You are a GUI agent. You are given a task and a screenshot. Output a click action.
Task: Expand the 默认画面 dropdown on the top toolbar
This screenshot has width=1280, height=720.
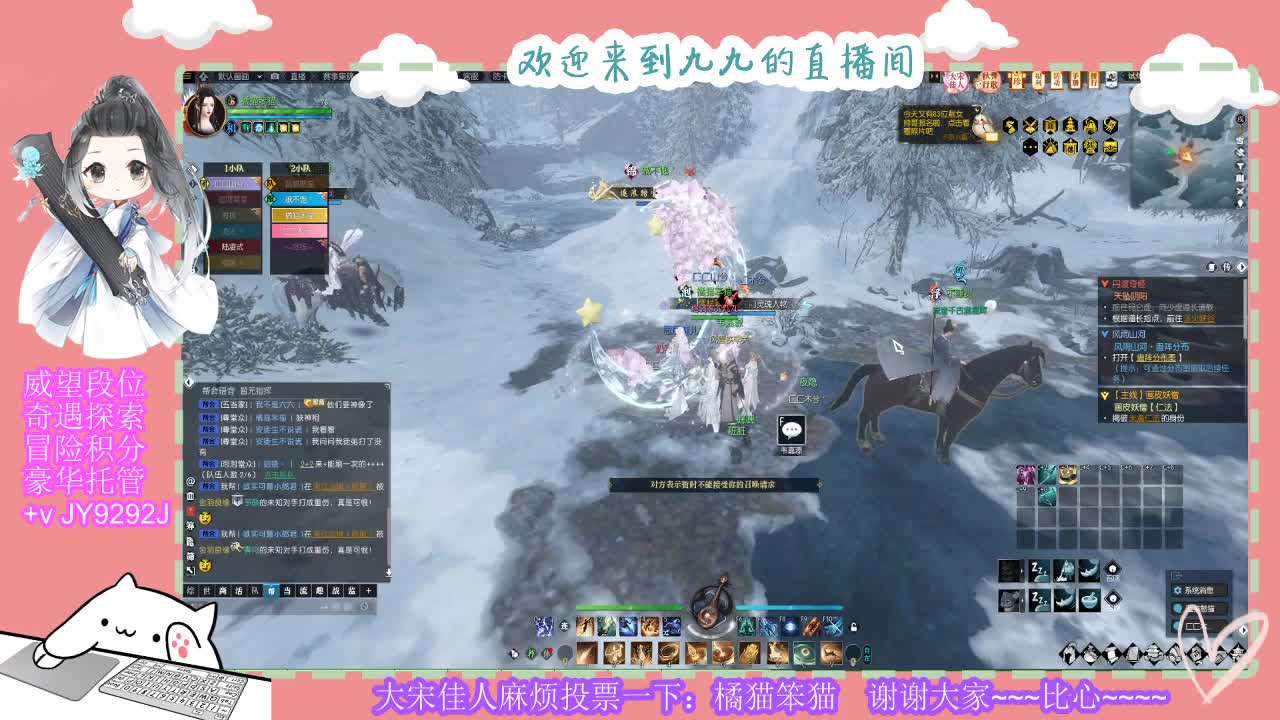[x=258, y=76]
